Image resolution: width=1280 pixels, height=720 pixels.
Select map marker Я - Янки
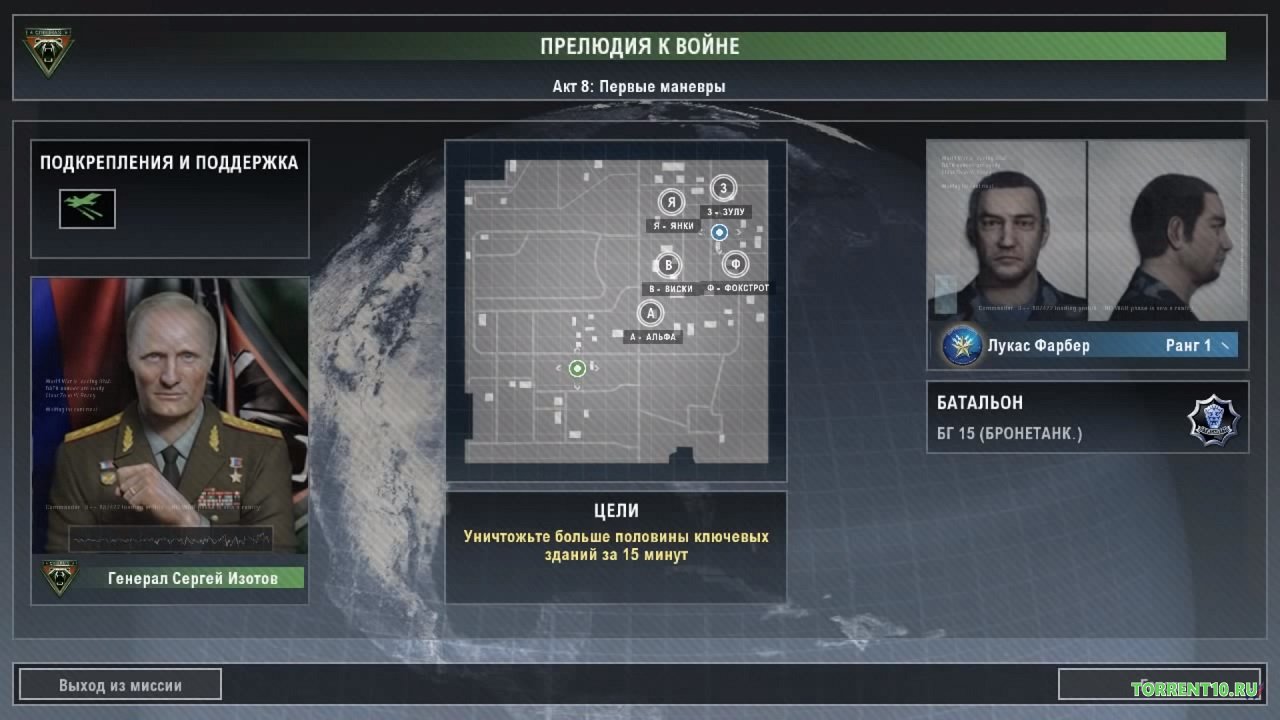click(x=672, y=203)
